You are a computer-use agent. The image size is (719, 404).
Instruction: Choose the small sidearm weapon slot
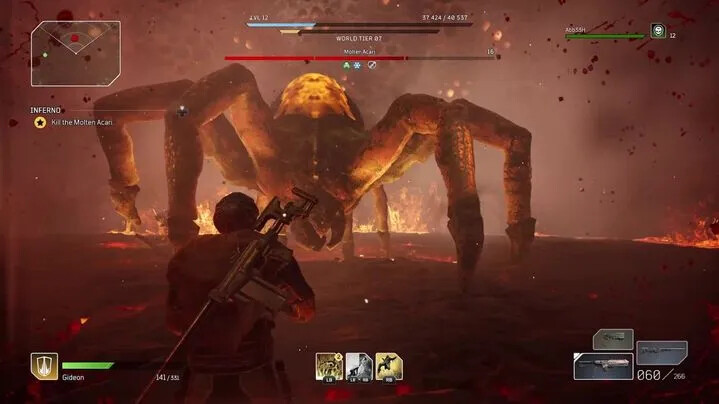pos(612,339)
